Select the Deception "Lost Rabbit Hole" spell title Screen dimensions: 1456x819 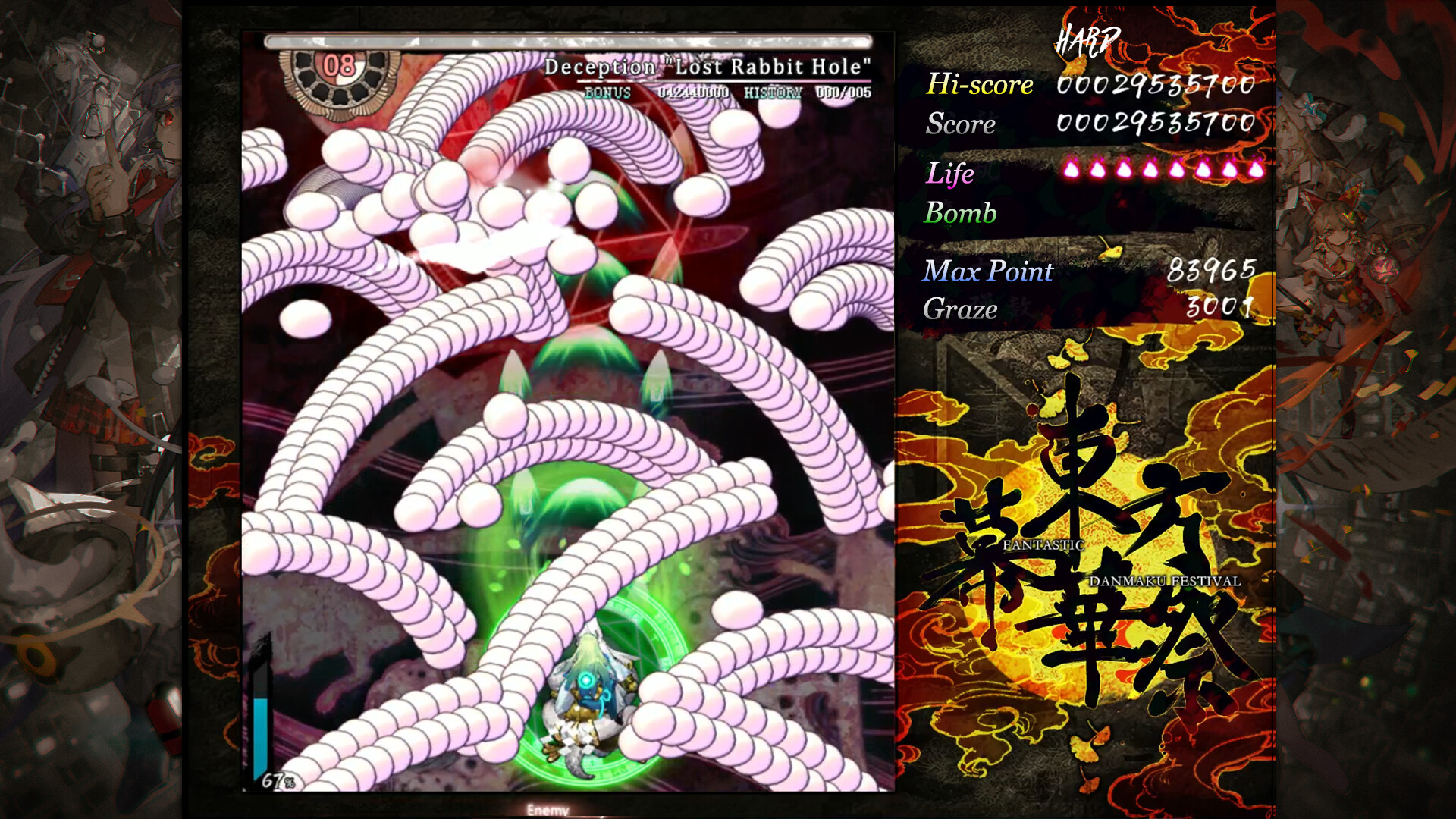tap(709, 66)
